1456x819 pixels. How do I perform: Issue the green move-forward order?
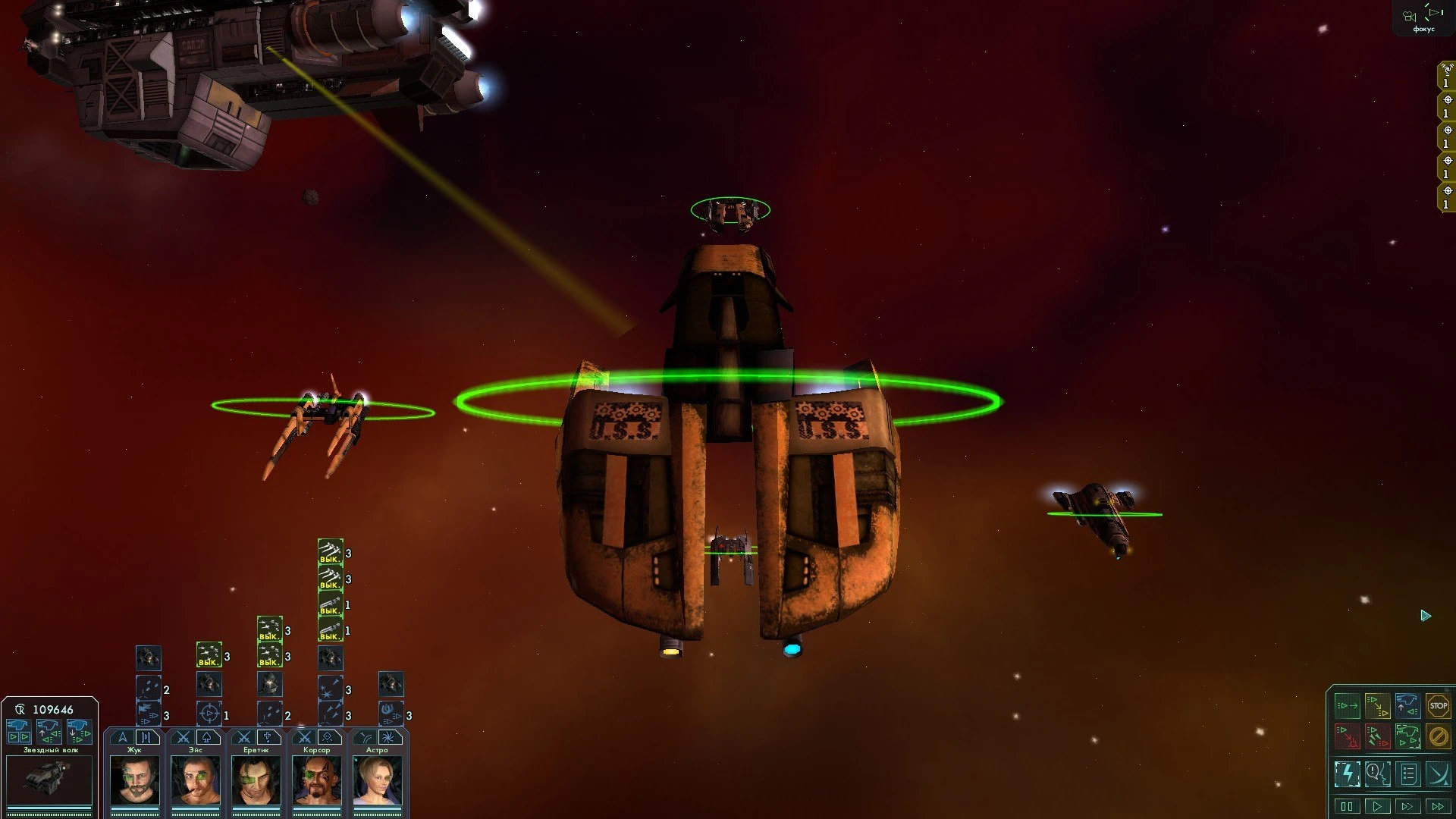pyautogui.click(x=1347, y=706)
